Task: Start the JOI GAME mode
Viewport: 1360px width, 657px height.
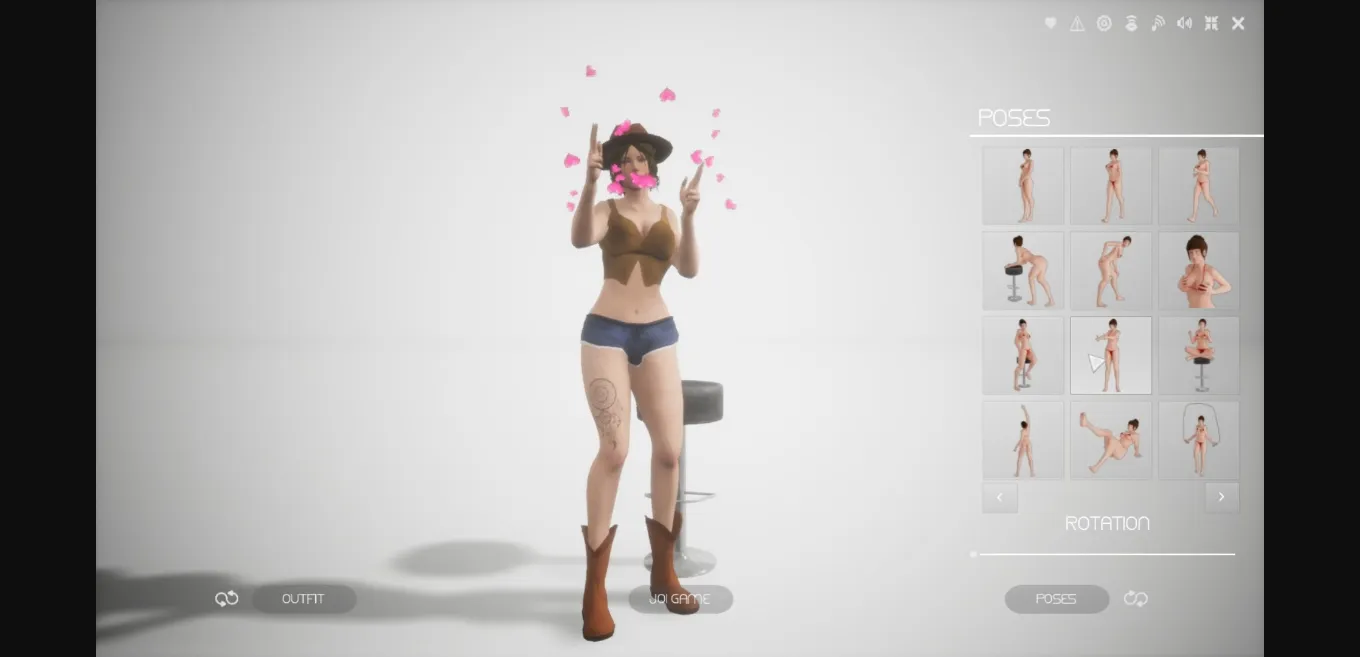Action: pos(680,599)
